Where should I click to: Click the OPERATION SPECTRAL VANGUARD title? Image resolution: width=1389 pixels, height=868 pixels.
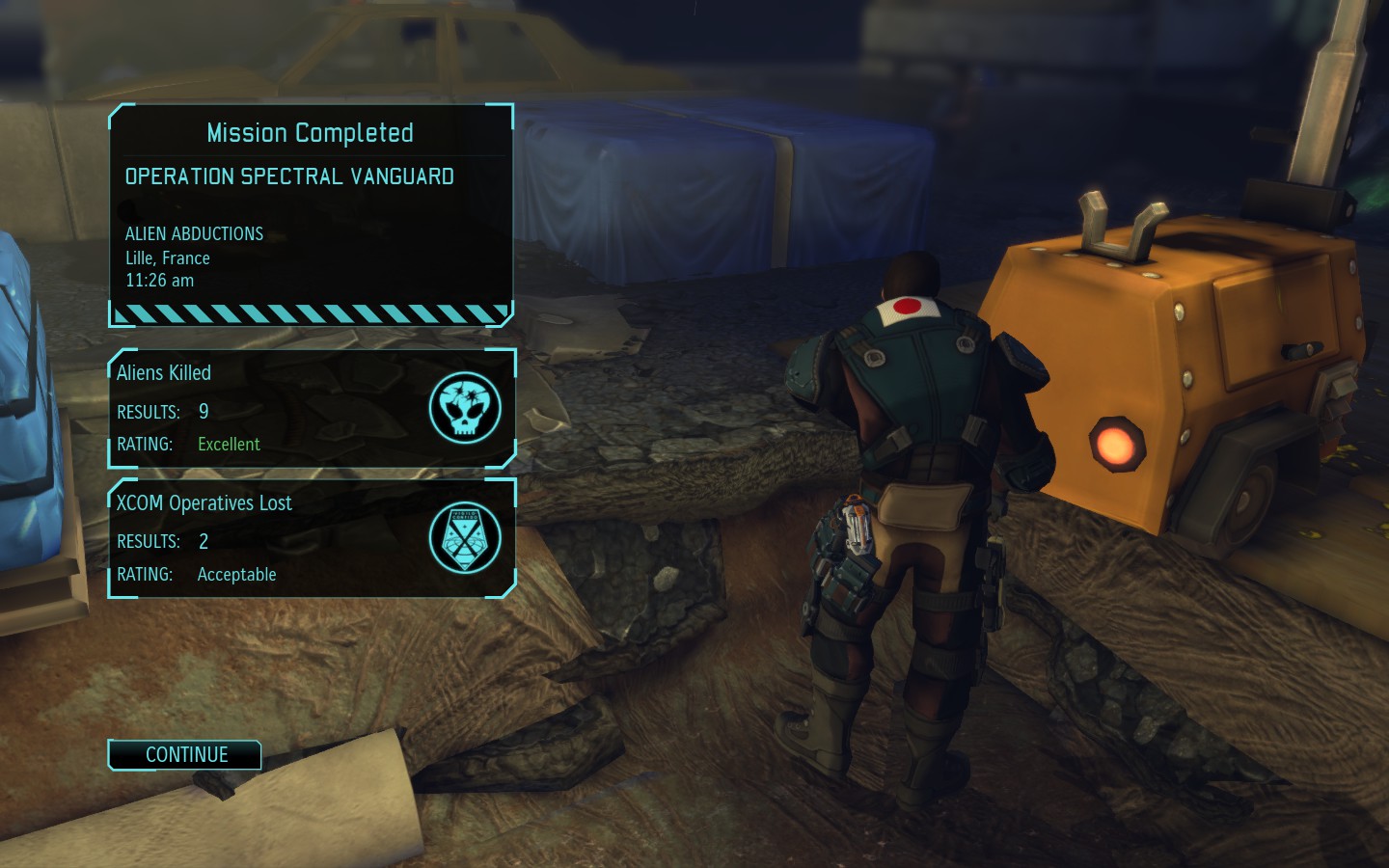(289, 176)
